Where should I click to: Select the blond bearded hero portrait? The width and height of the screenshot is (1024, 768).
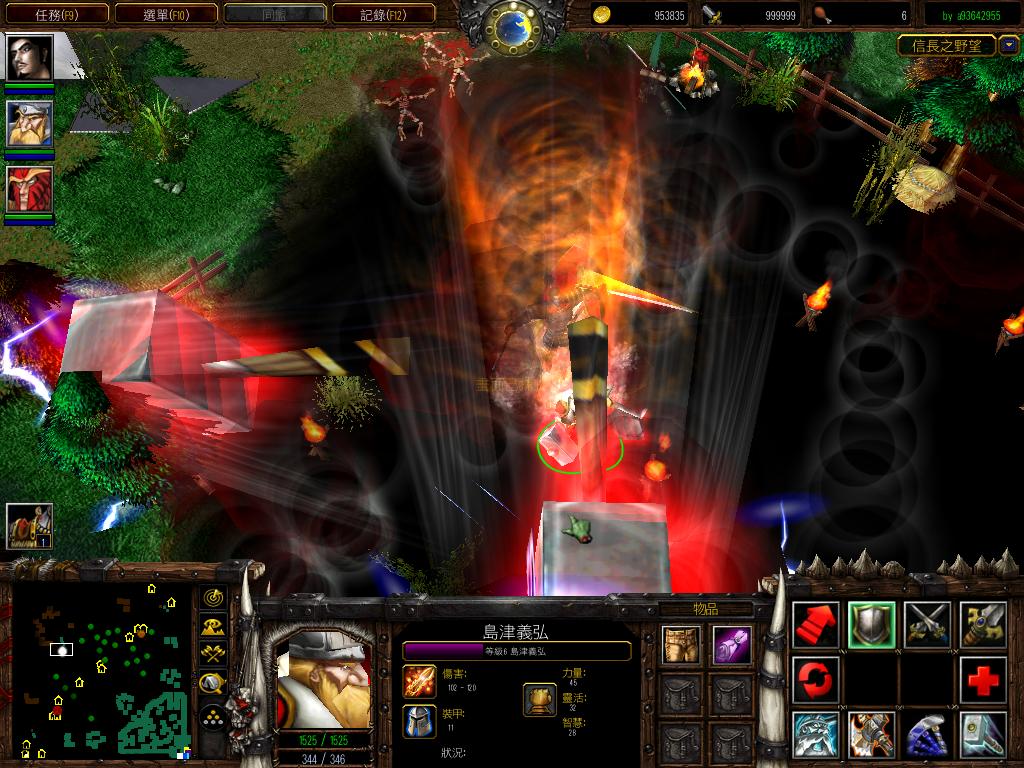pyautogui.click(x=29, y=123)
